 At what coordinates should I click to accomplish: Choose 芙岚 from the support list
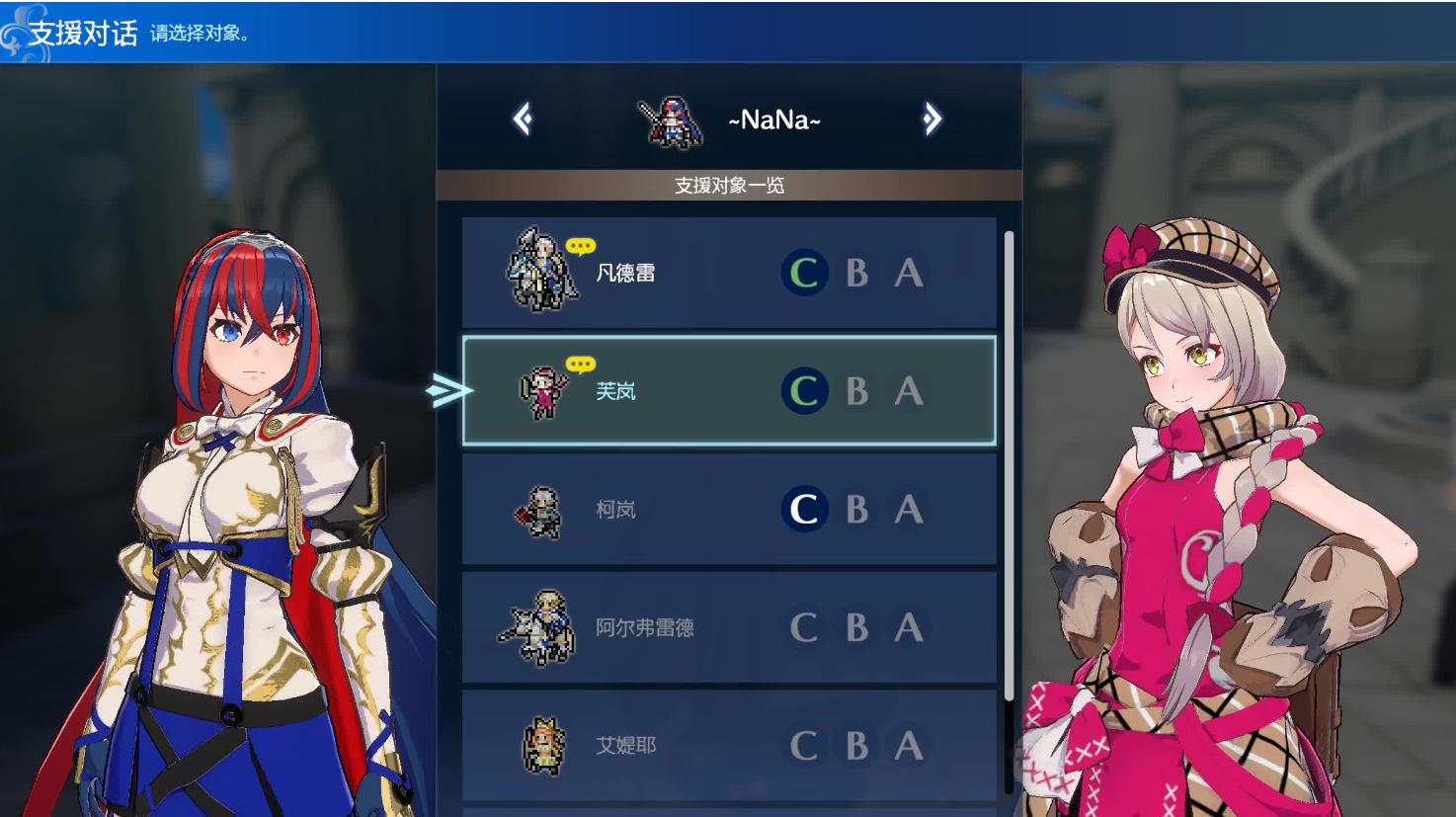coord(728,390)
